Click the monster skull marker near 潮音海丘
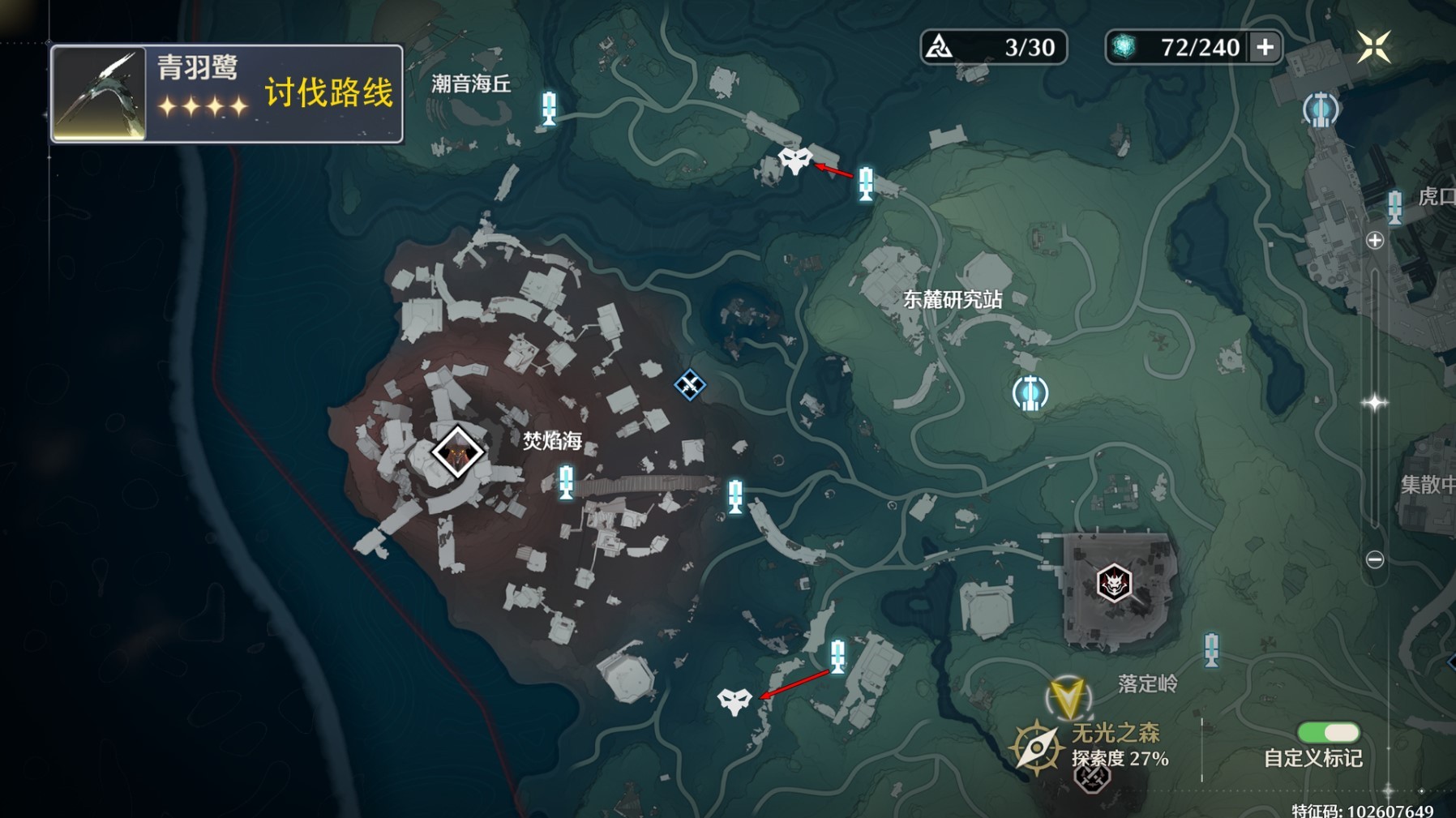The image size is (1456, 818). pos(794,162)
